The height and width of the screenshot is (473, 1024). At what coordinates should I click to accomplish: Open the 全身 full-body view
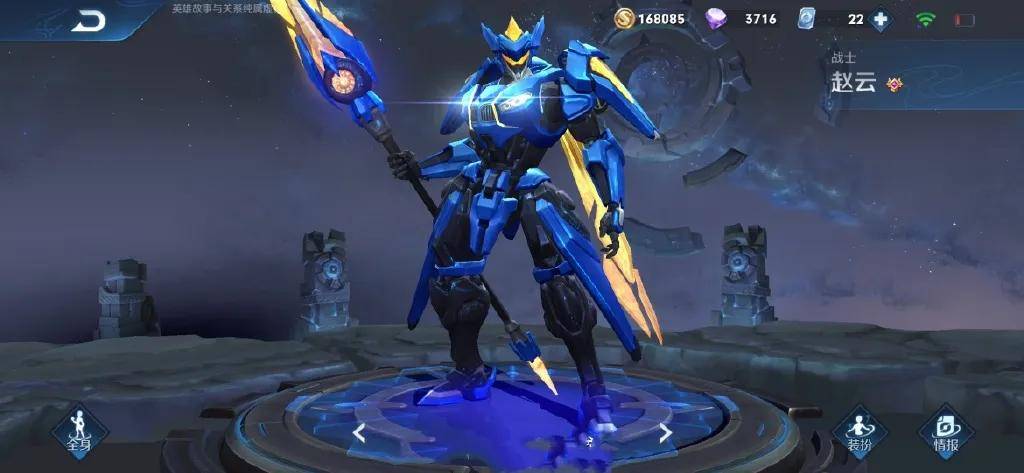click(x=80, y=431)
